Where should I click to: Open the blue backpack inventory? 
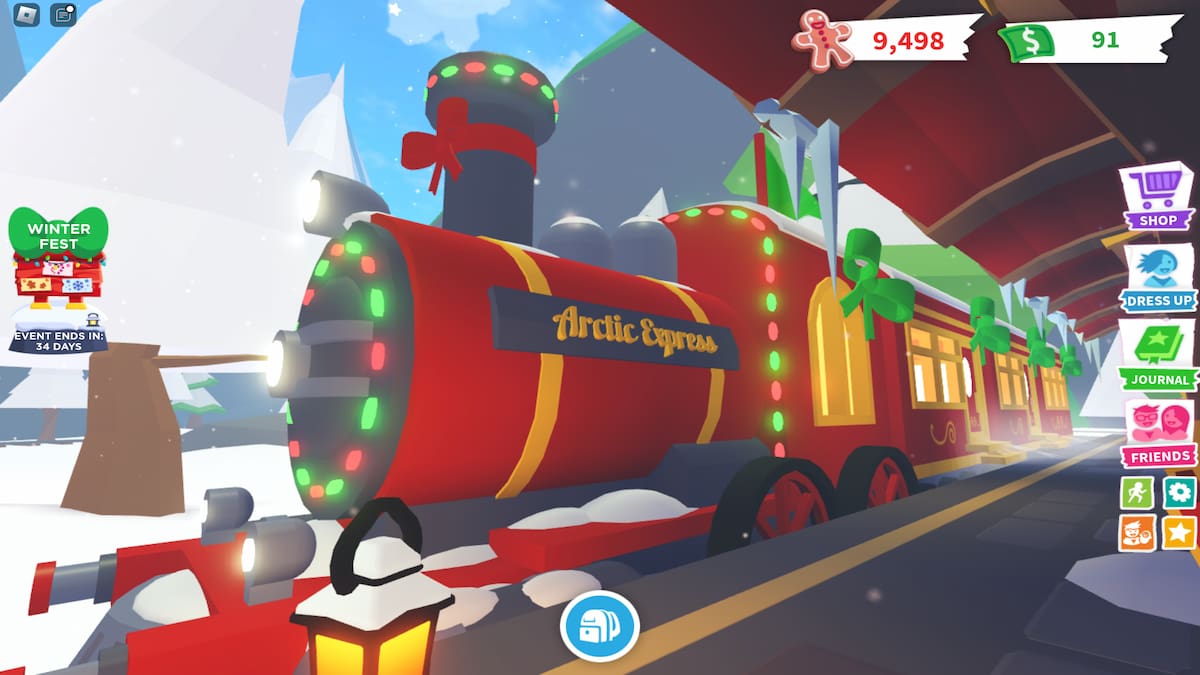600,627
